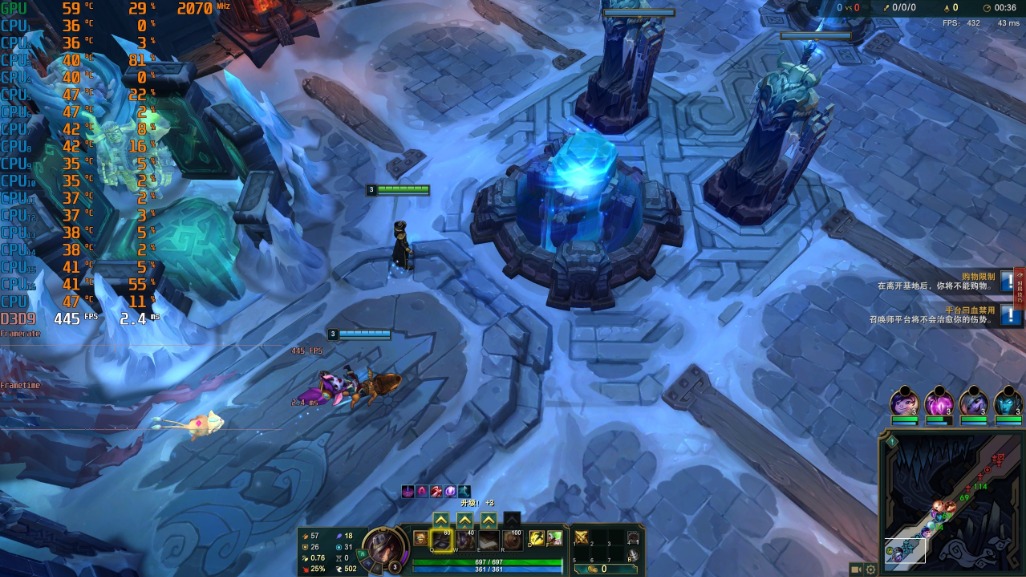The width and height of the screenshot is (1026, 577).
Task: Level up the E ability
Action: (489, 520)
